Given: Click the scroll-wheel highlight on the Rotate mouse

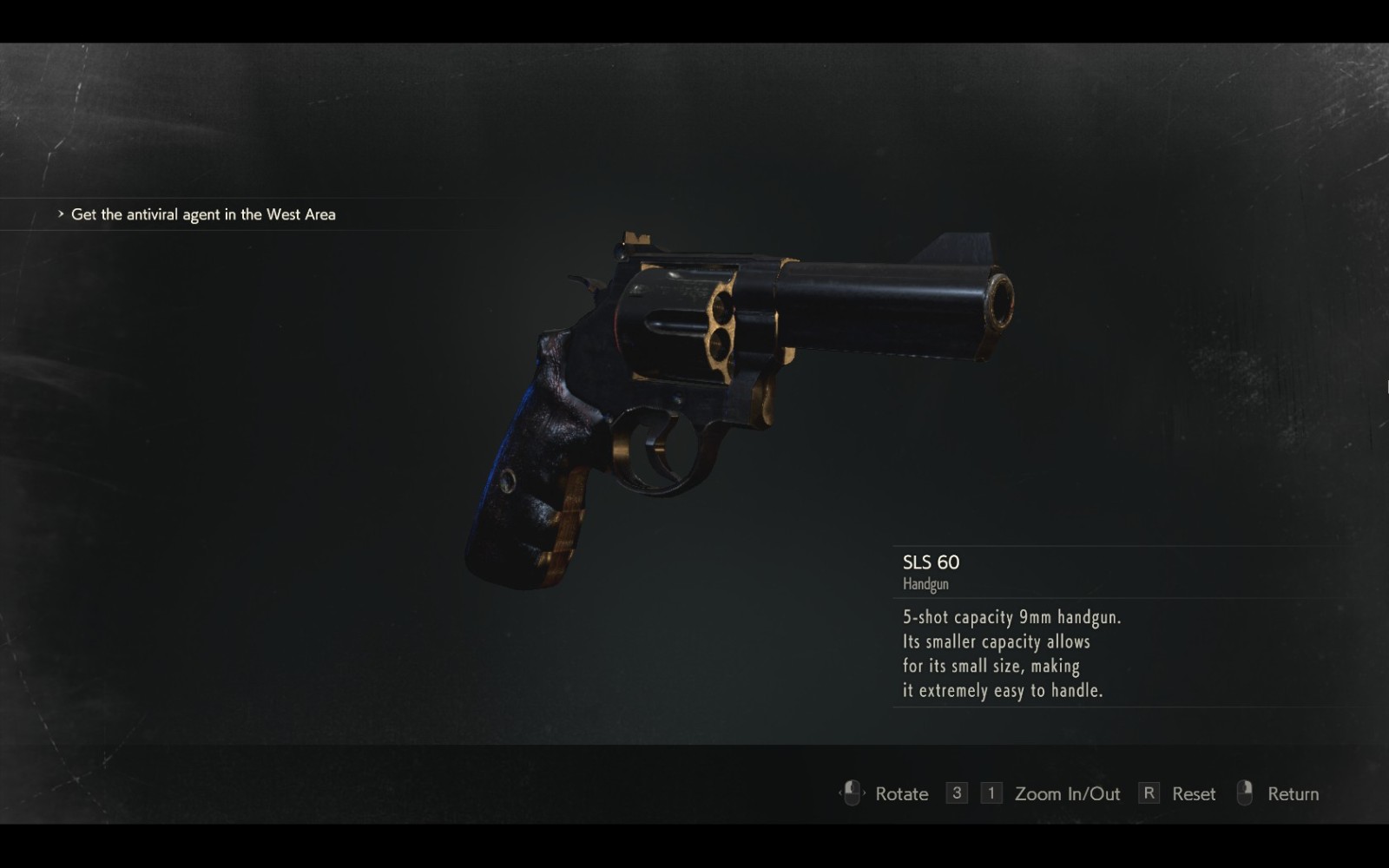Looking at the screenshot, I should click(850, 788).
